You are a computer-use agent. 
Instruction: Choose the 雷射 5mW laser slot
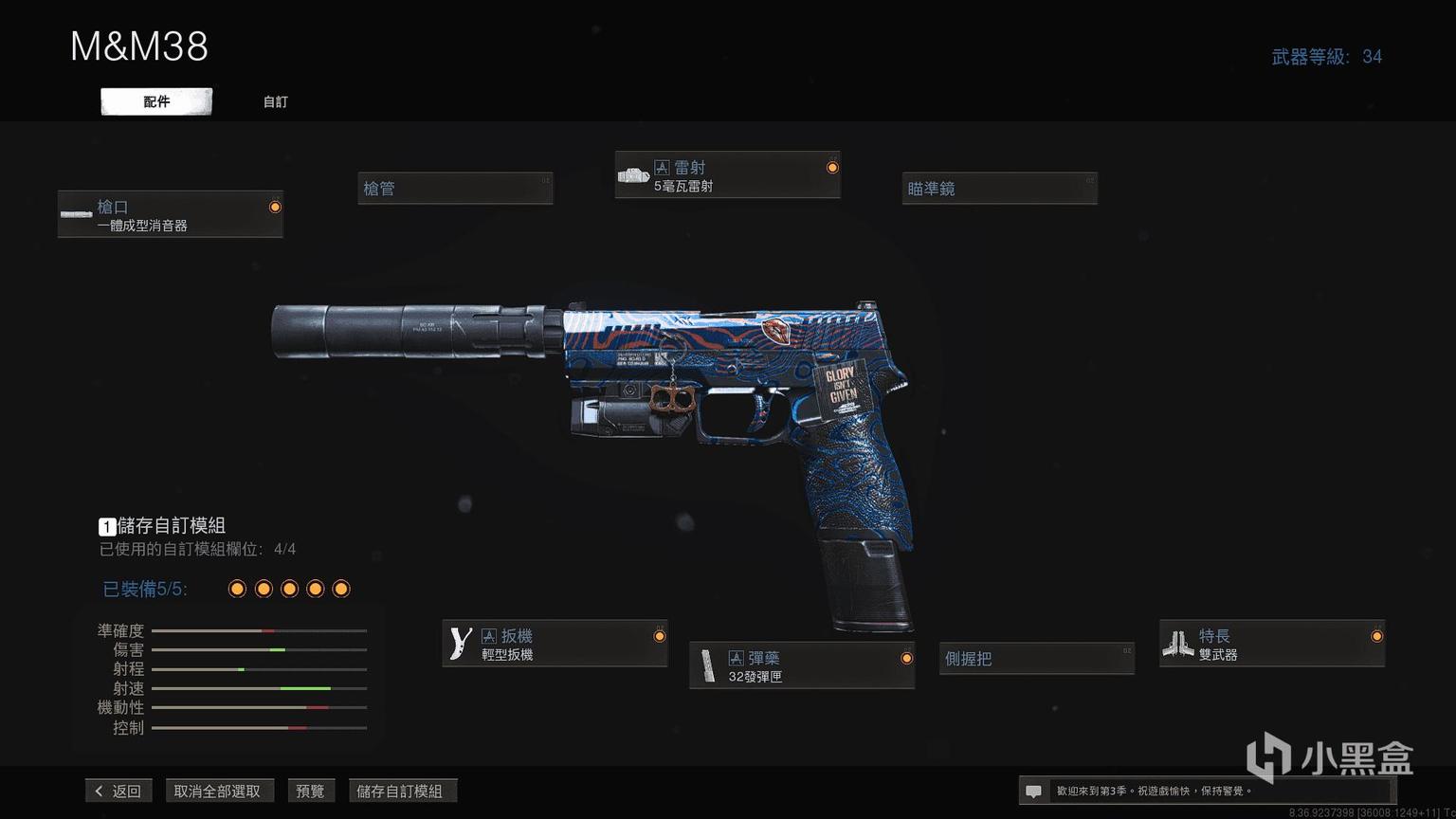pos(727,175)
